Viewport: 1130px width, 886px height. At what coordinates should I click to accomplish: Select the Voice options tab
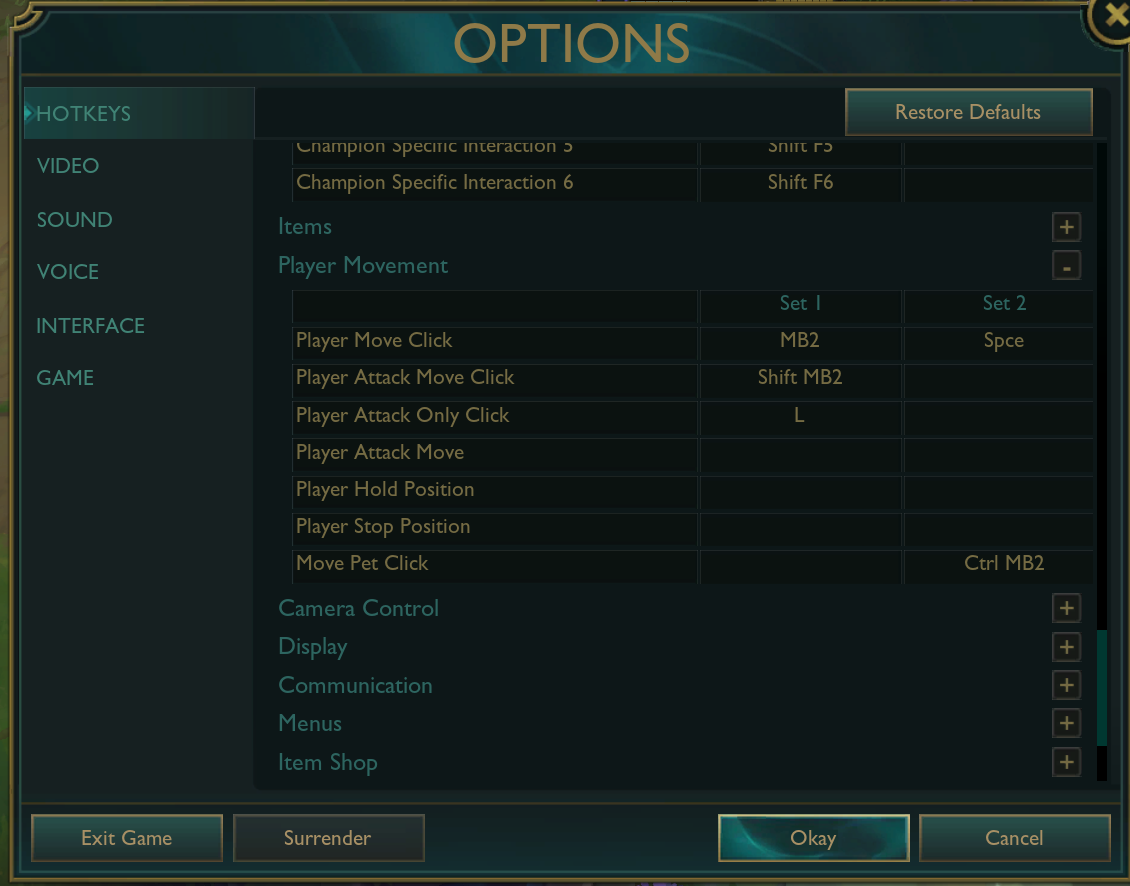click(68, 272)
